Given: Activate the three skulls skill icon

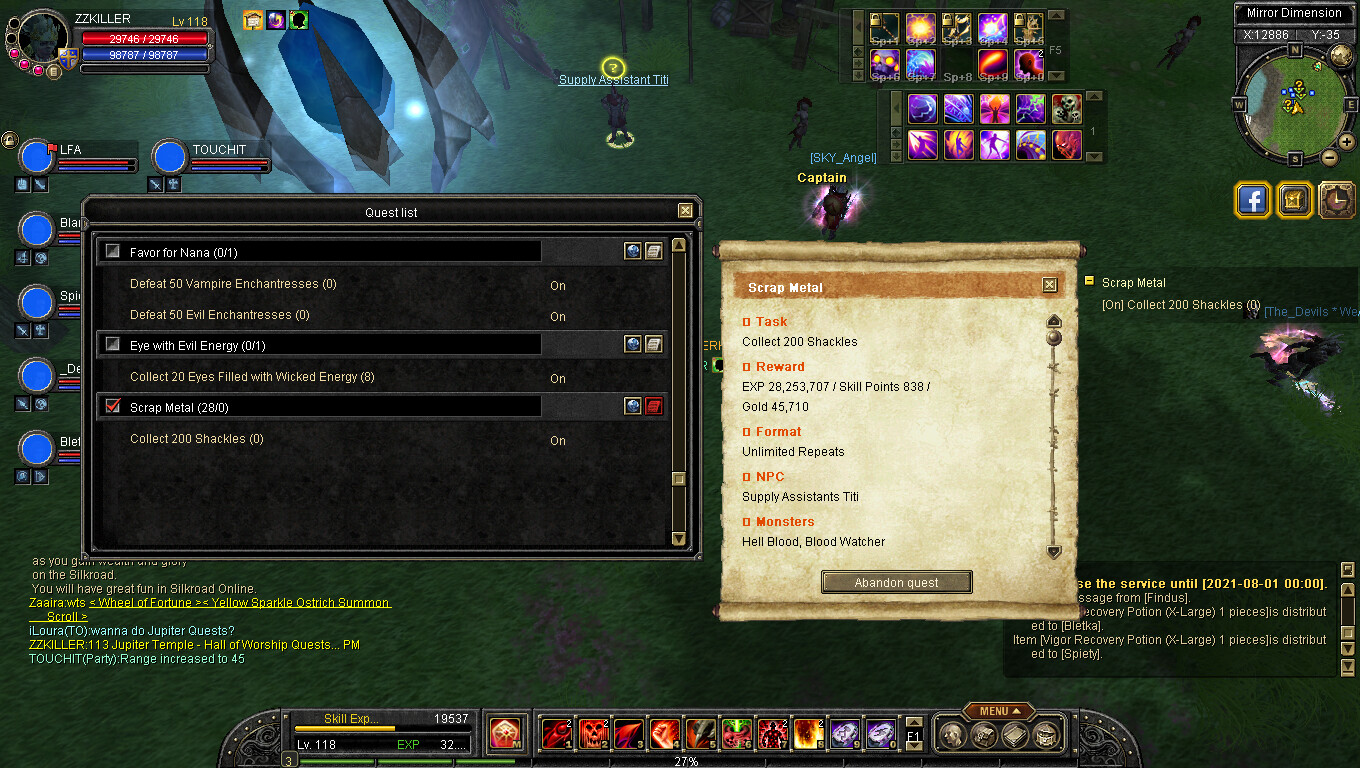Looking at the screenshot, I should 1066,108.
